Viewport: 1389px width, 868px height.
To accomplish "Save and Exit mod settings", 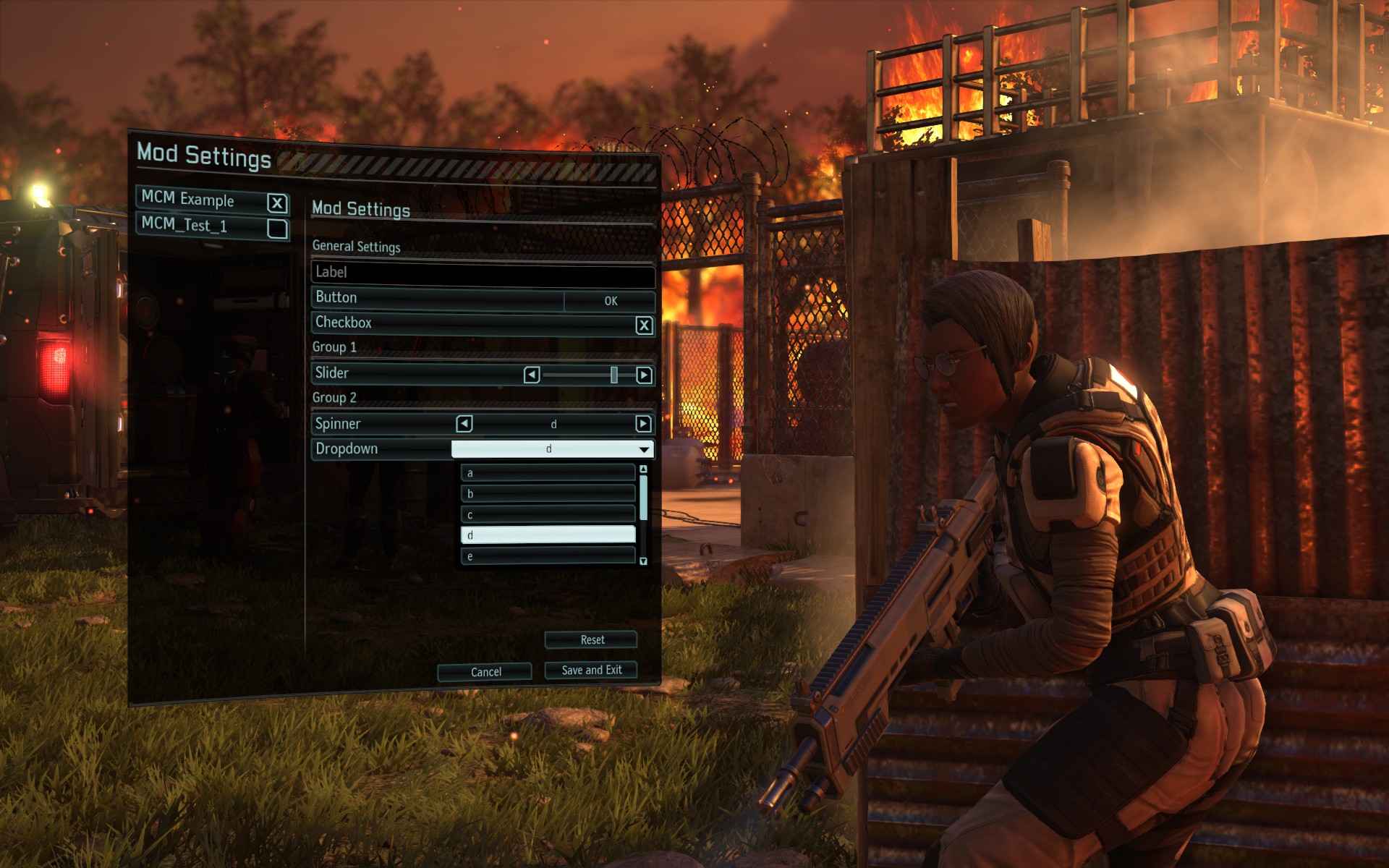I will pos(591,671).
